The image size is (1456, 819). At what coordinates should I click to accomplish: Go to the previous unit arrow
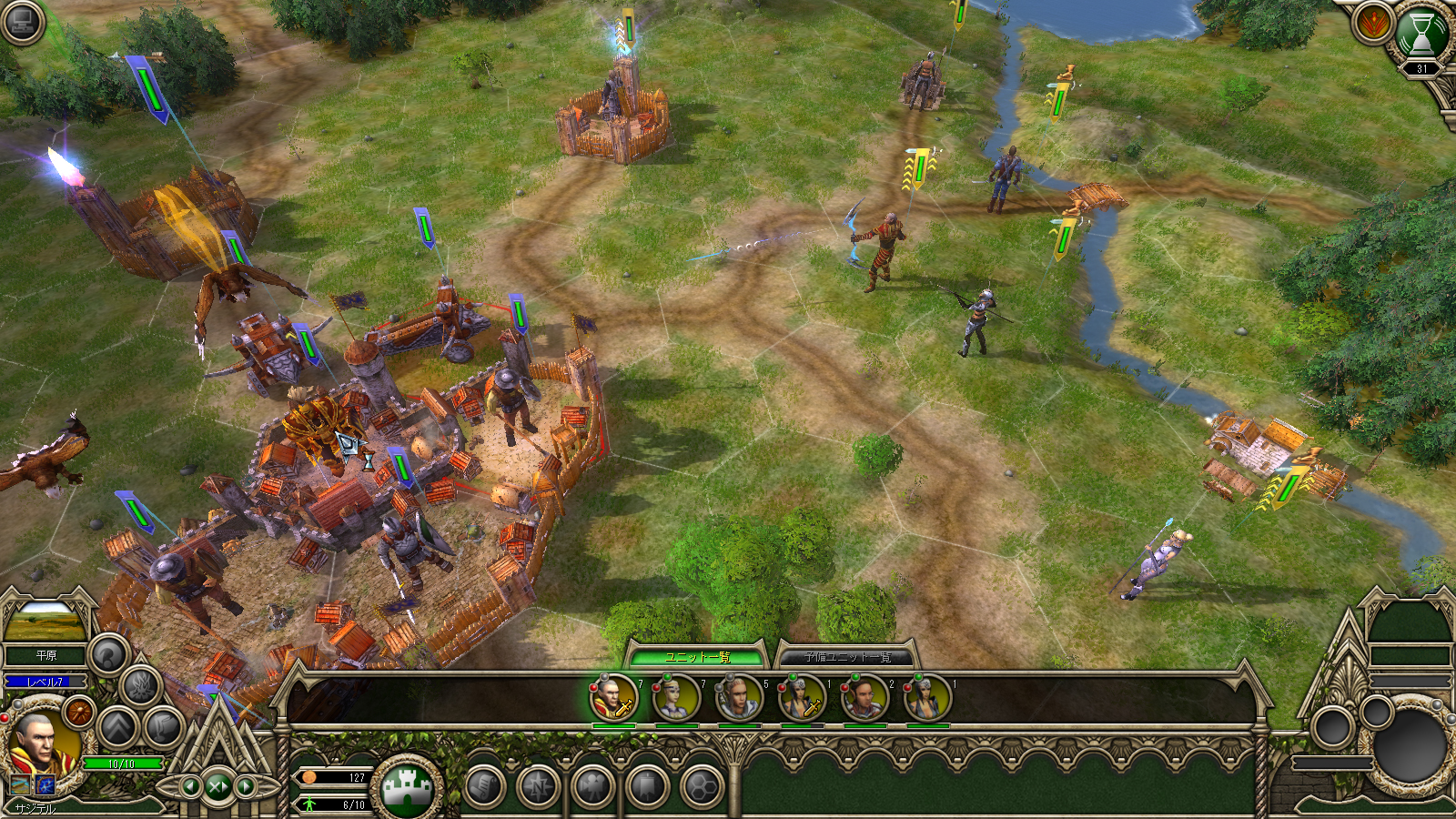[x=191, y=786]
